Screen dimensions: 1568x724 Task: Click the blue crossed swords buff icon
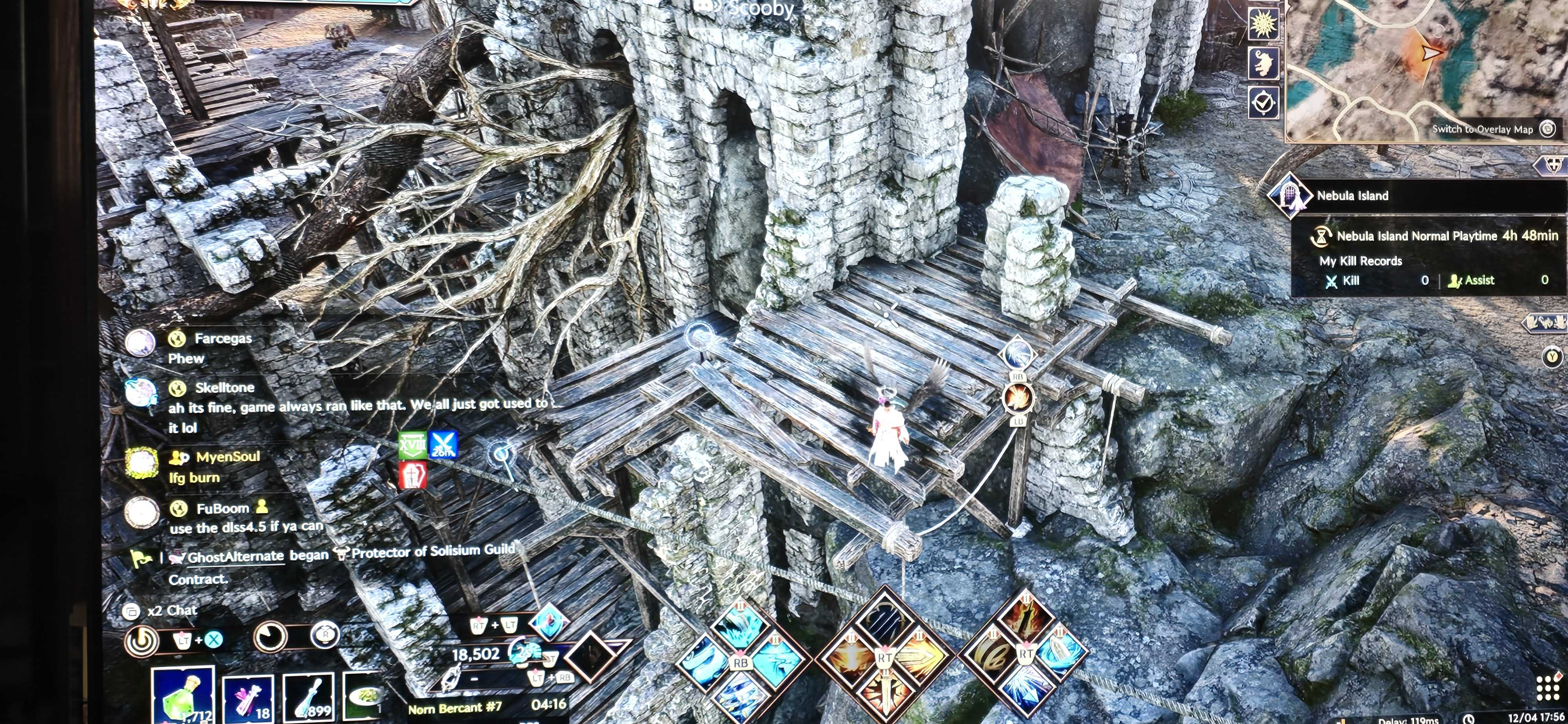click(x=443, y=445)
